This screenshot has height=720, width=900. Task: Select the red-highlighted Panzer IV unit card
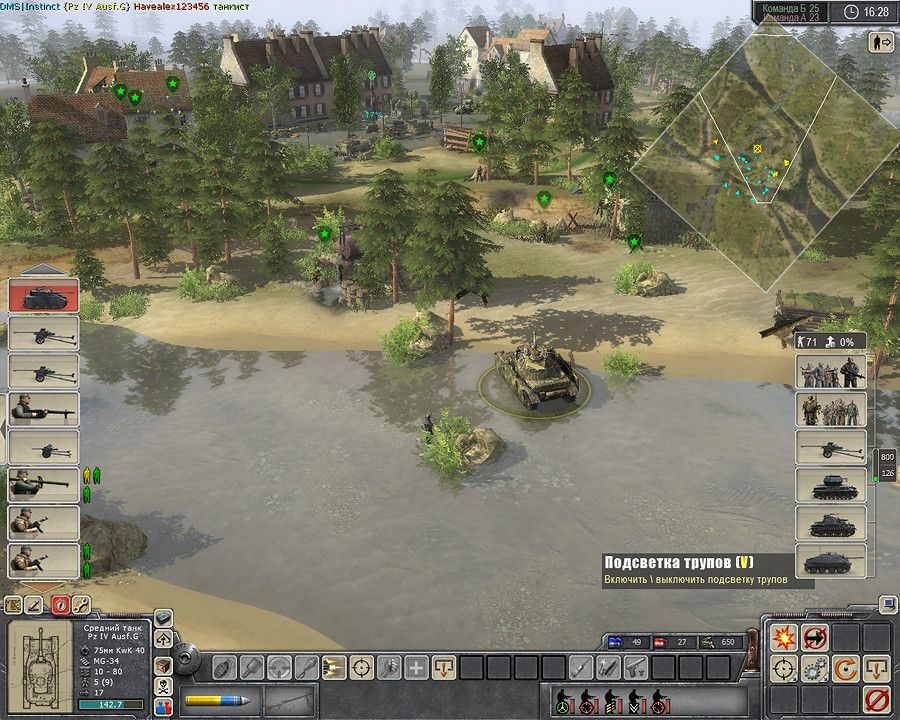(43, 296)
